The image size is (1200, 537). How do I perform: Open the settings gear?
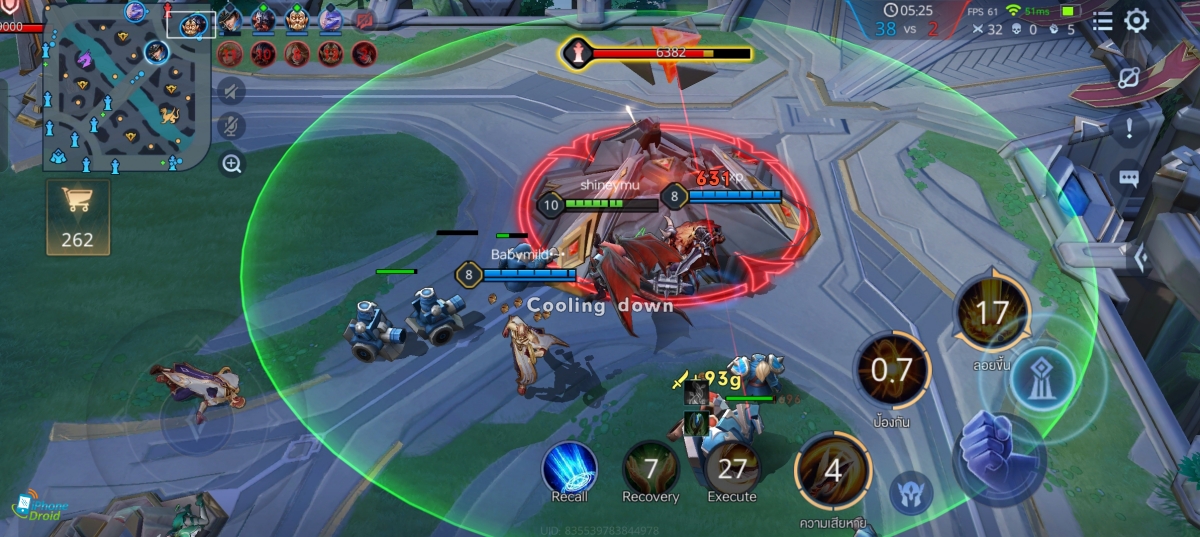(1137, 21)
